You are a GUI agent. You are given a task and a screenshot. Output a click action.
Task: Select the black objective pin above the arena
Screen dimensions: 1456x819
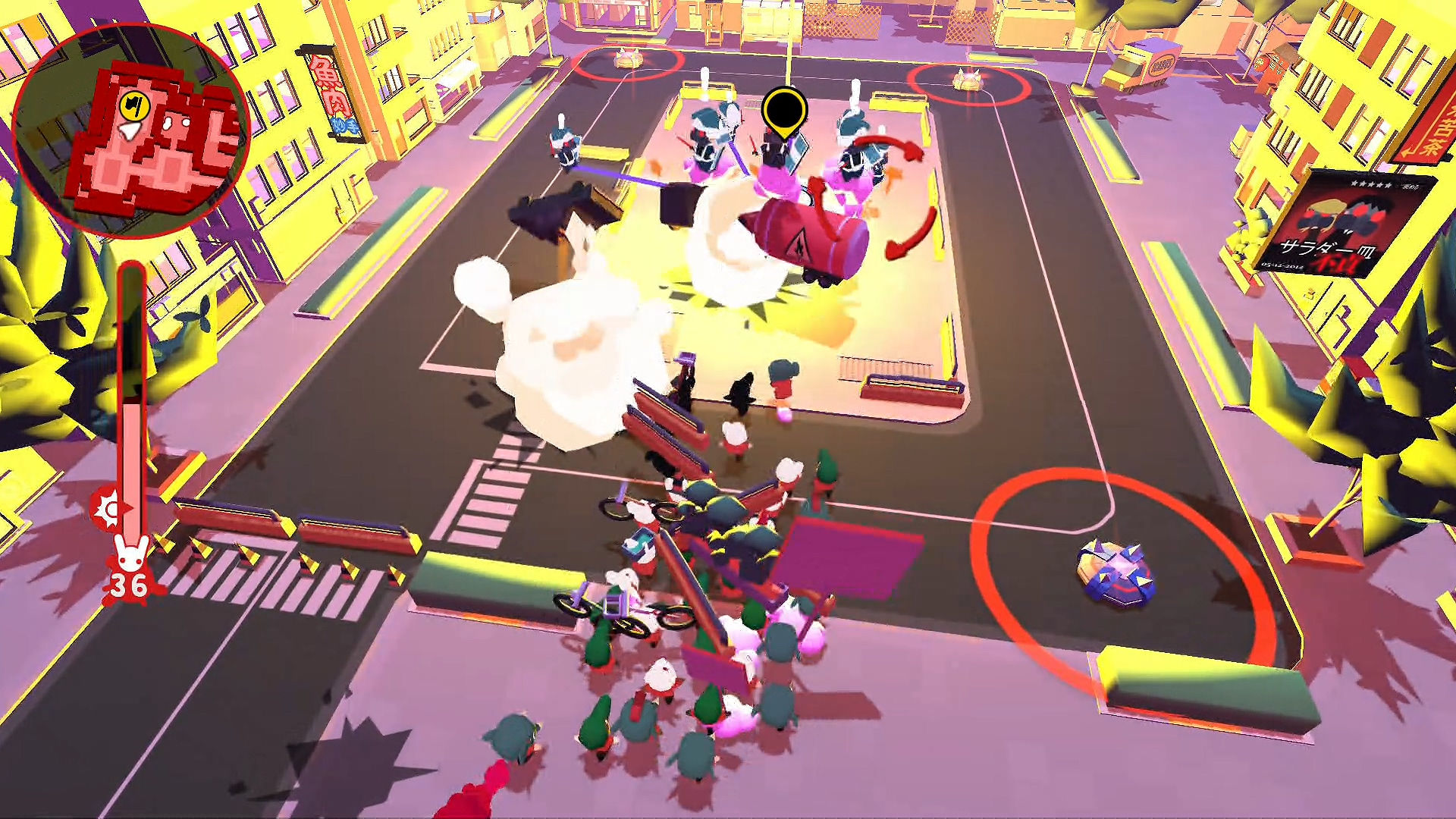[786, 108]
